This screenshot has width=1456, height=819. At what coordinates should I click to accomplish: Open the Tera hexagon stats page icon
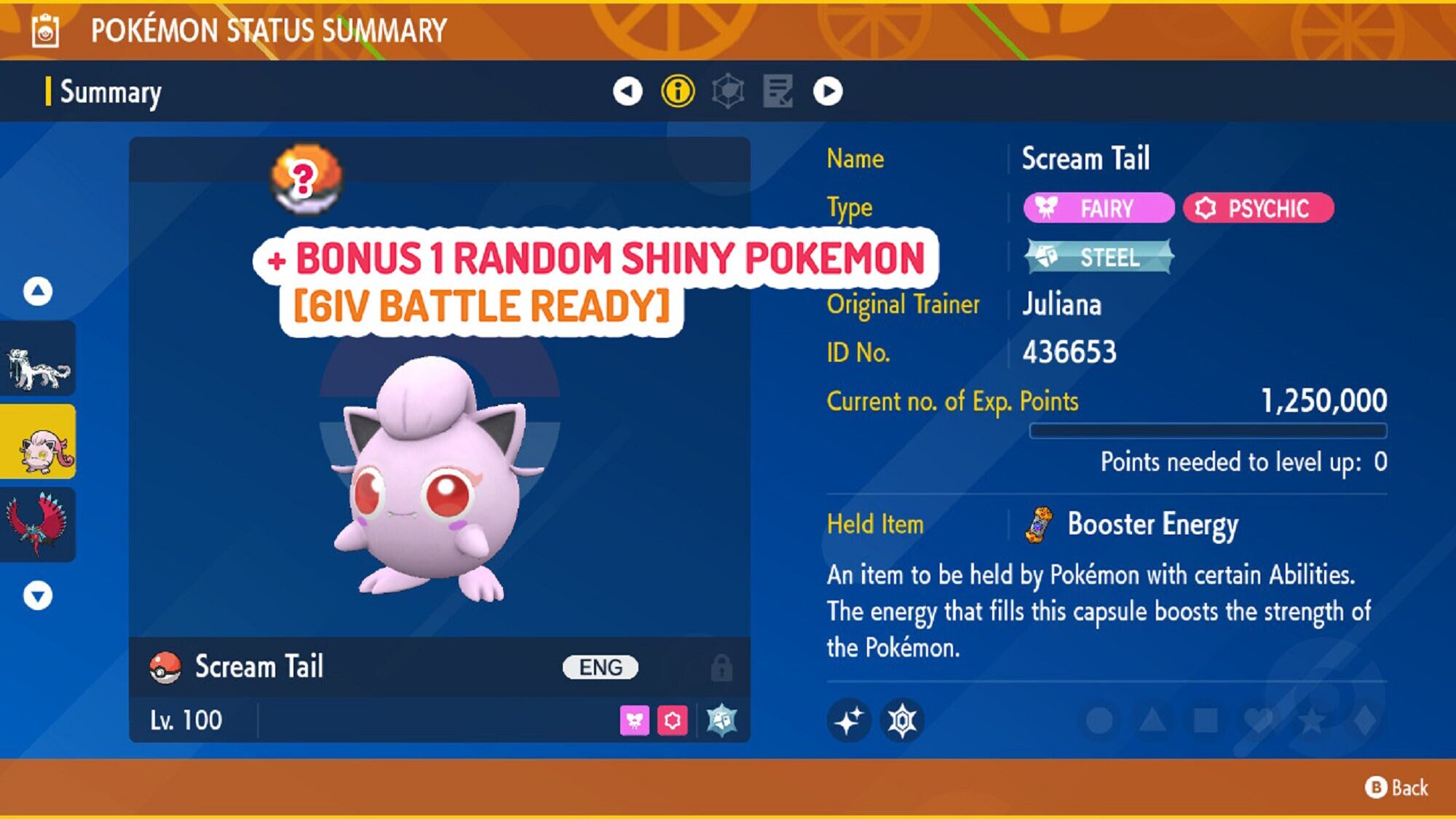729,92
